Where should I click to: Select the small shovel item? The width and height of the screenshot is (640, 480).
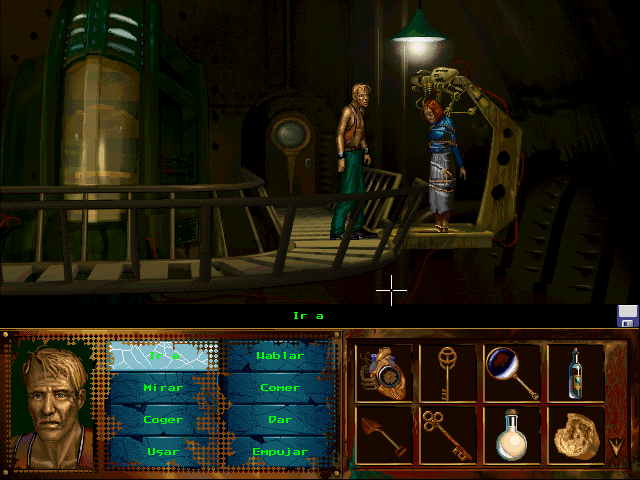tap(384, 434)
